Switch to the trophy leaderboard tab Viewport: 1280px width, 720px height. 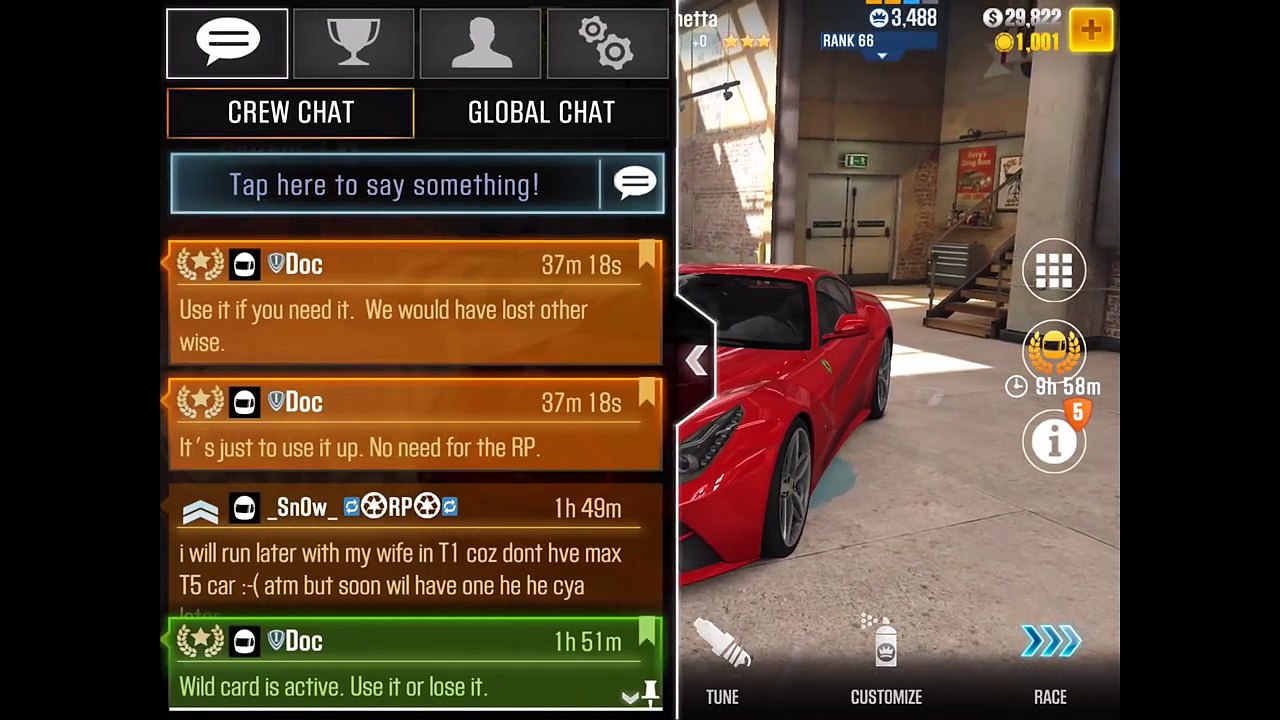coord(354,44)
